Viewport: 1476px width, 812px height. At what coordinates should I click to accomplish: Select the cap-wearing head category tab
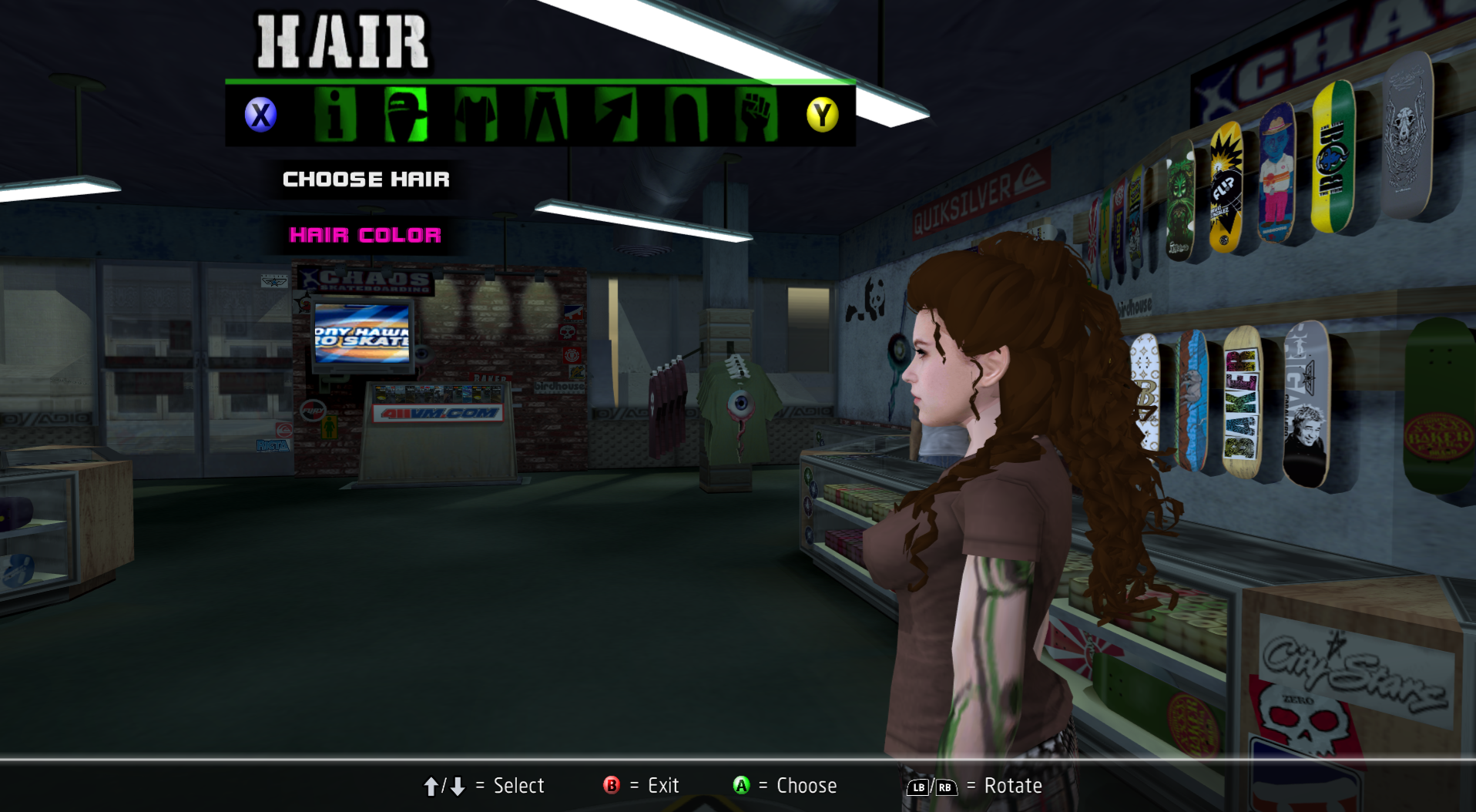[x=405, y=116]
